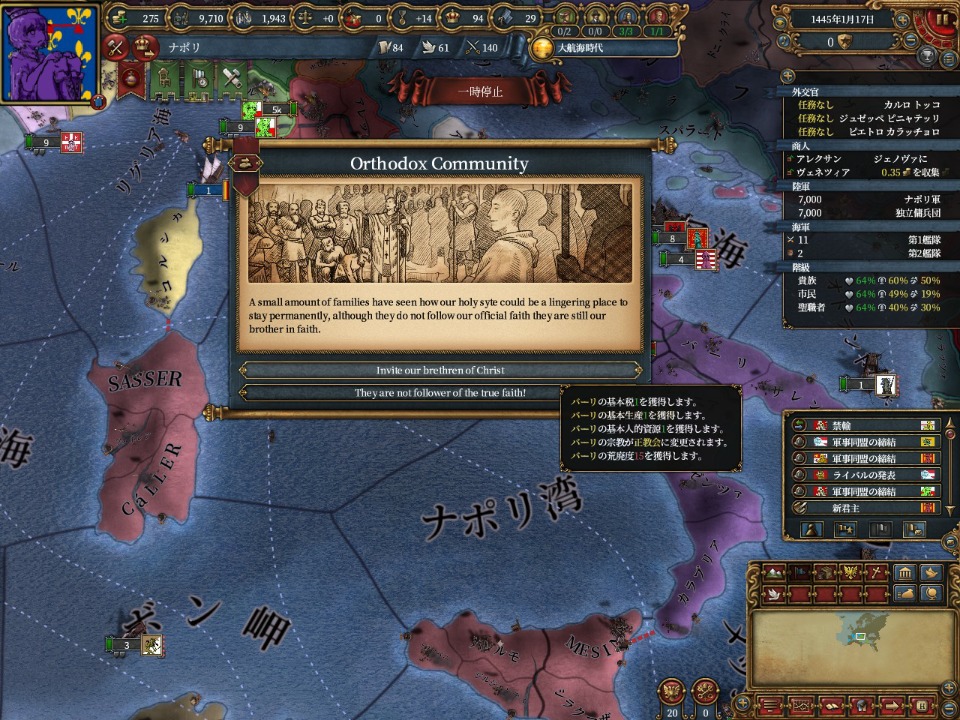Open the red orb mission banner
Screen dimensions: 960x720
tap(130, 78)
